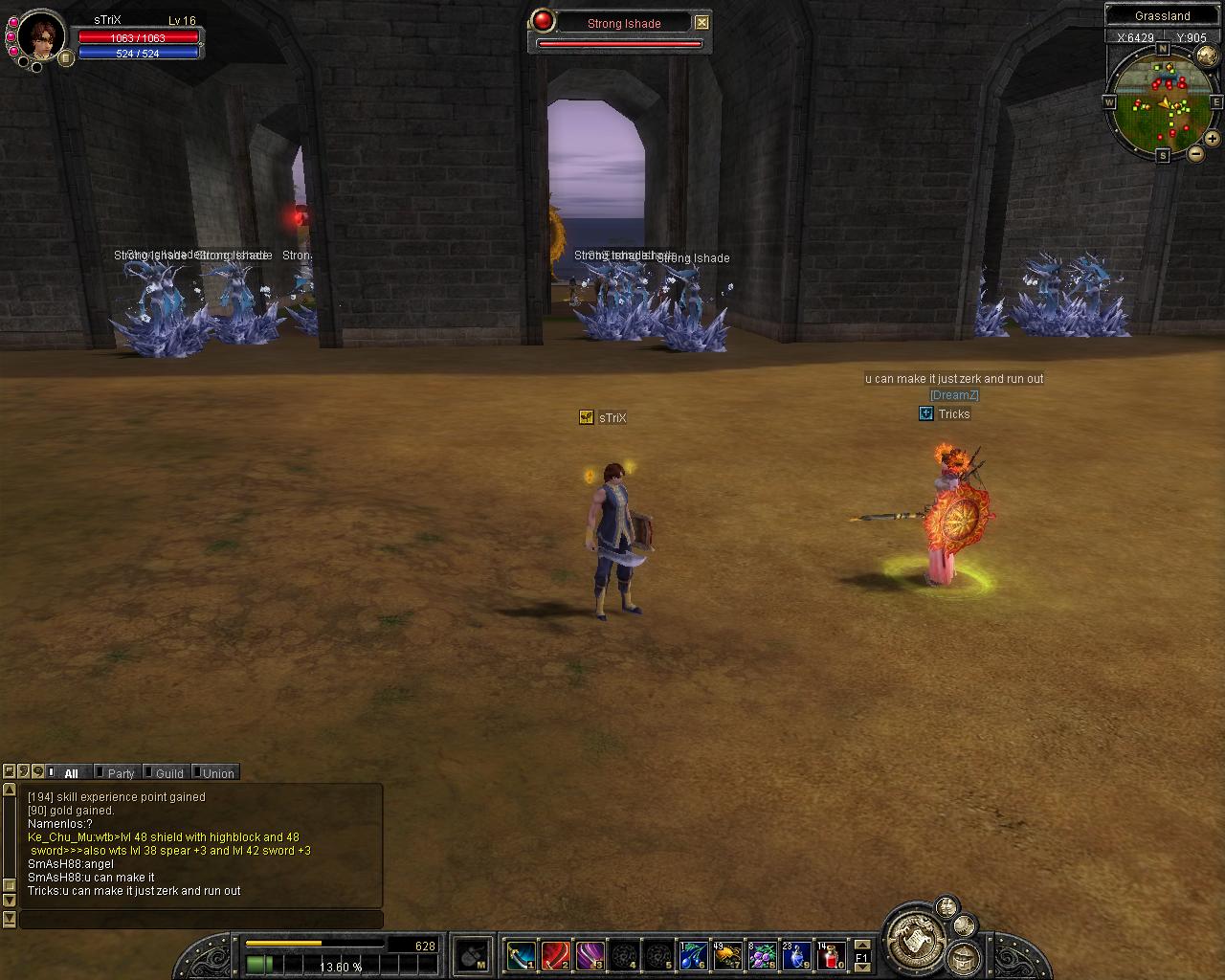Zoom in the minimap with plus button
This screenshot has width=1225, height=980.
click(1212, 139)
